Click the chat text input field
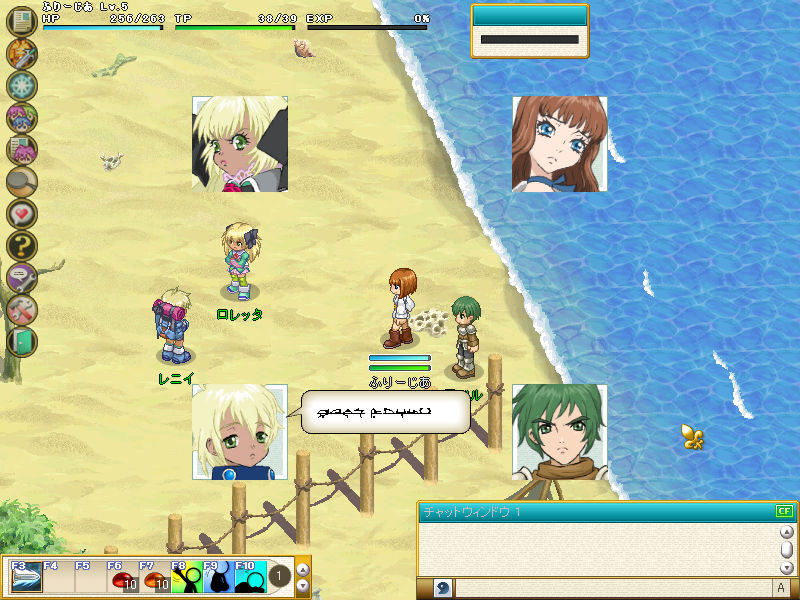 pyautogui.click(x=612, y=588)
